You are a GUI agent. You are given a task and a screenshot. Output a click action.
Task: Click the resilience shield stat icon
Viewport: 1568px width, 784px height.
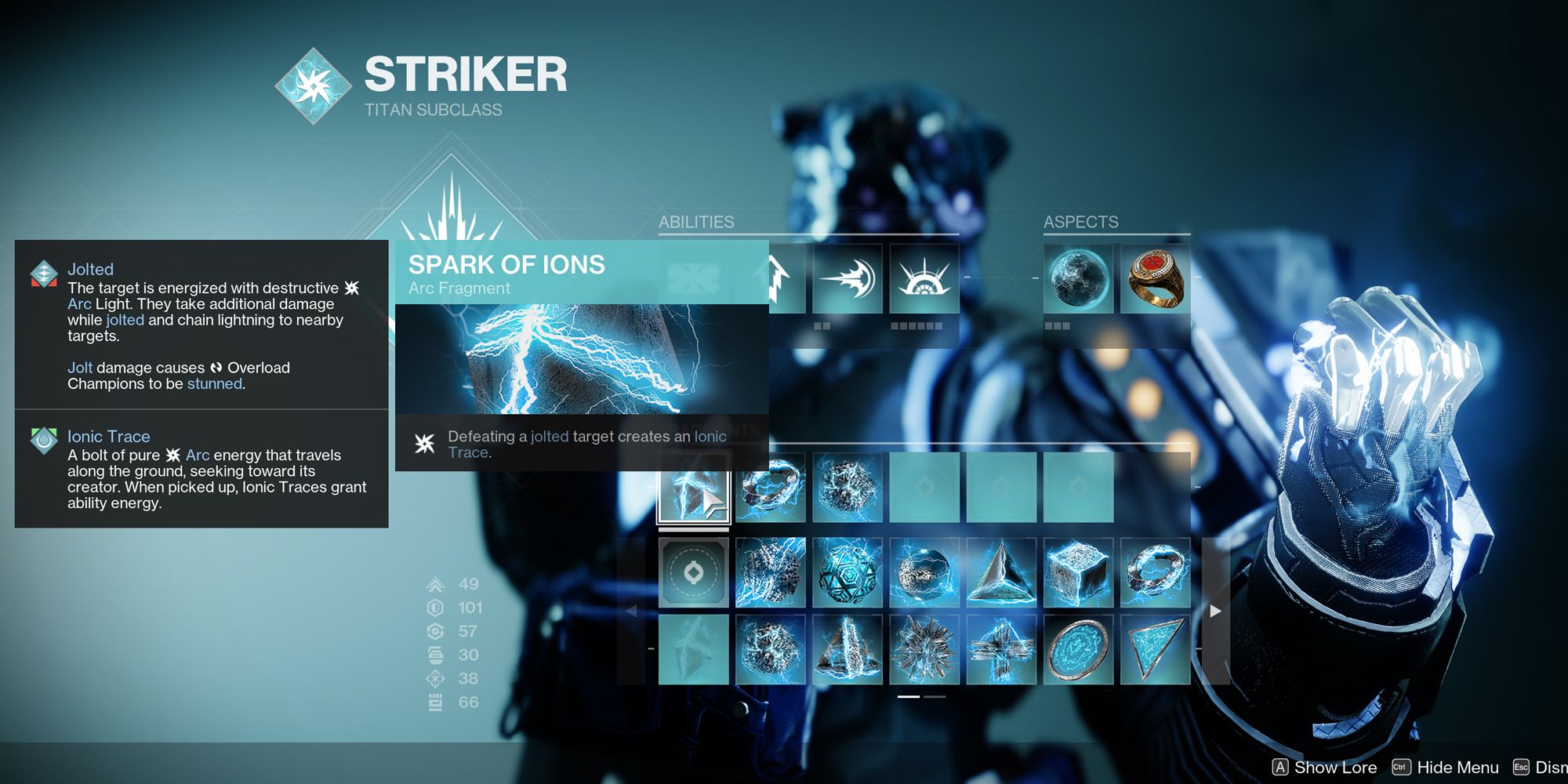point(436,607)
